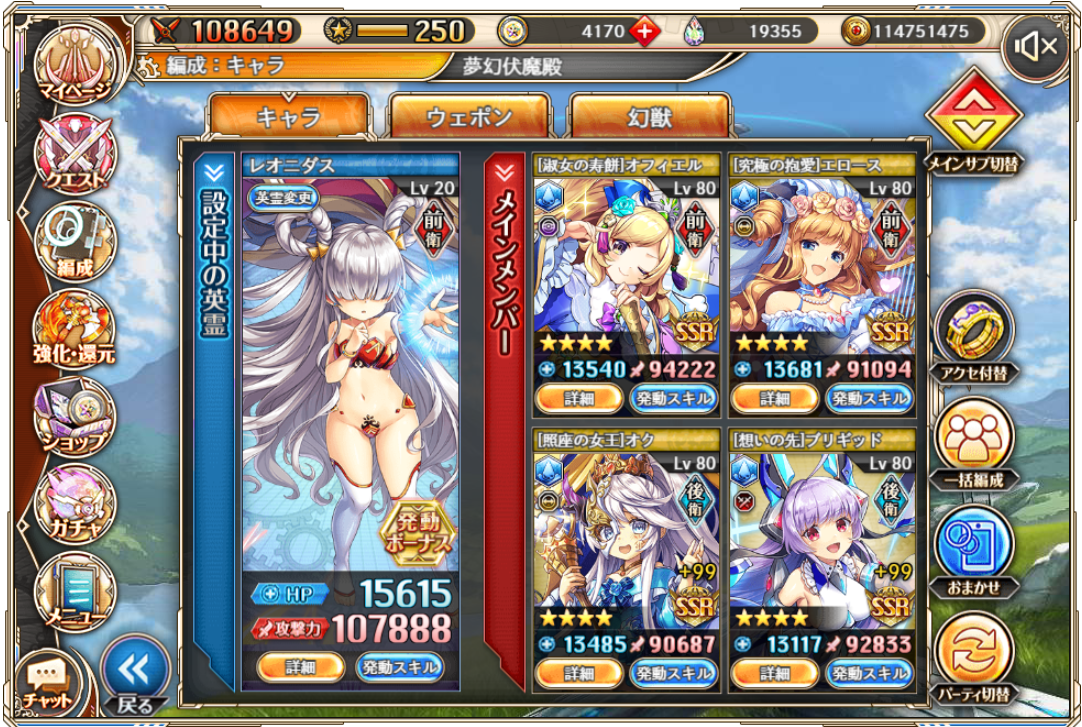Viewport: 1082px width, 727px height.
Task: Go to マイページ from side menu
Action: 76,70
